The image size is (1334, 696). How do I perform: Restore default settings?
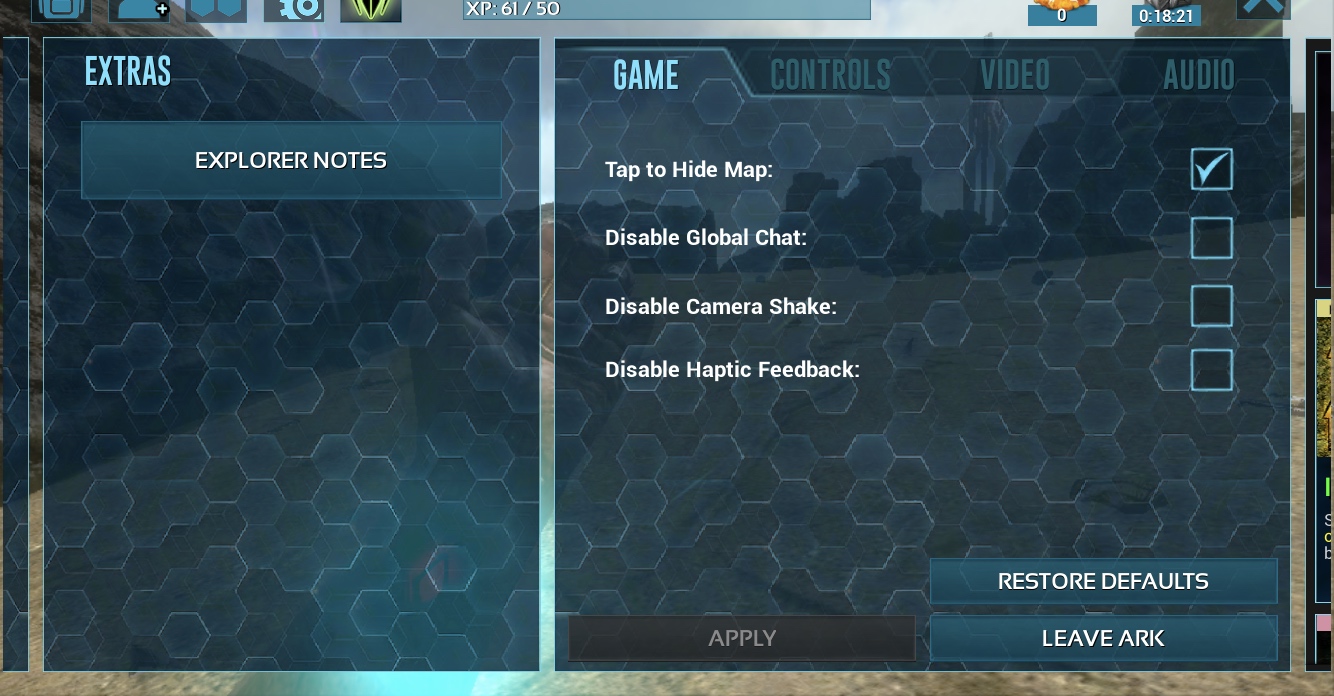1103,581
